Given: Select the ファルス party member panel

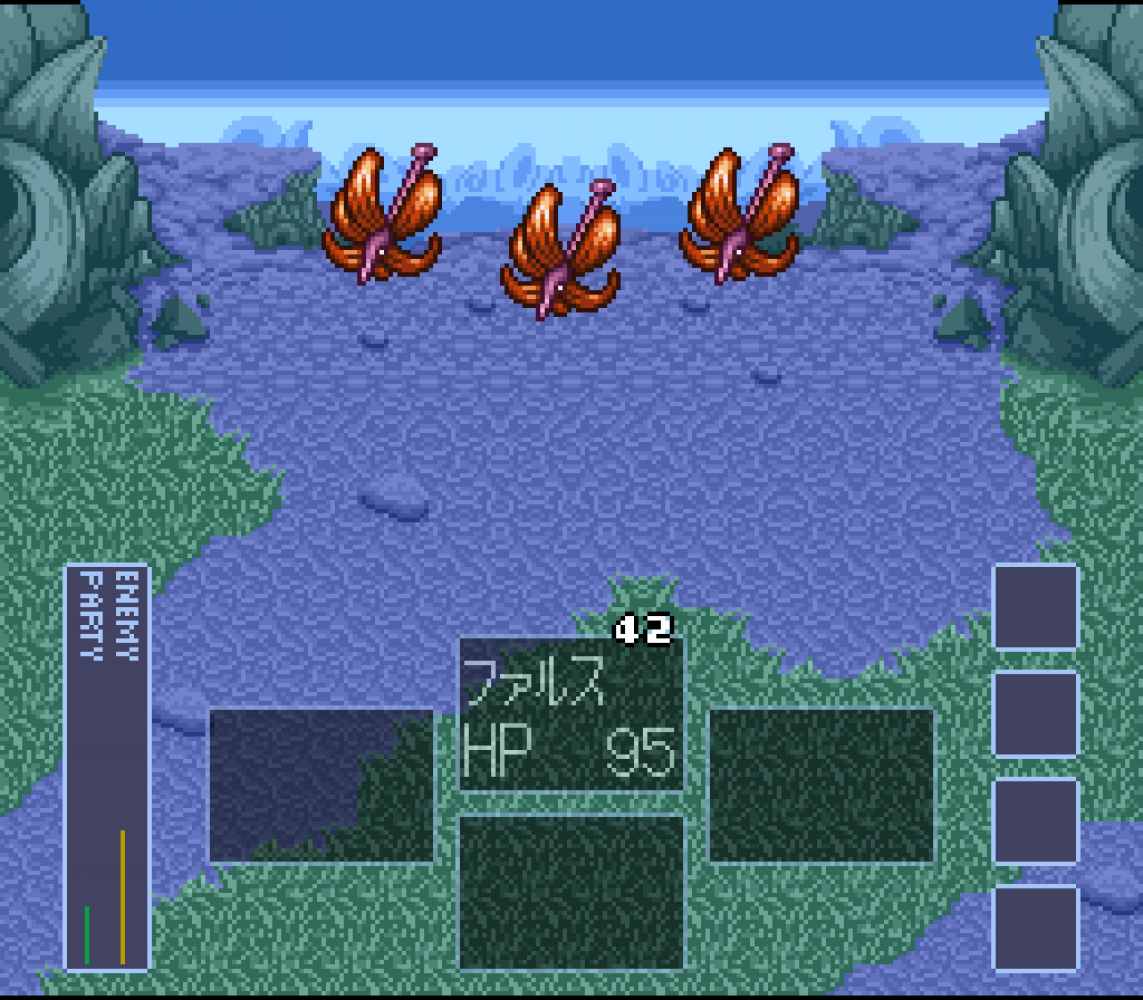Looking at the screenshot, I should (x=571, y=715).
